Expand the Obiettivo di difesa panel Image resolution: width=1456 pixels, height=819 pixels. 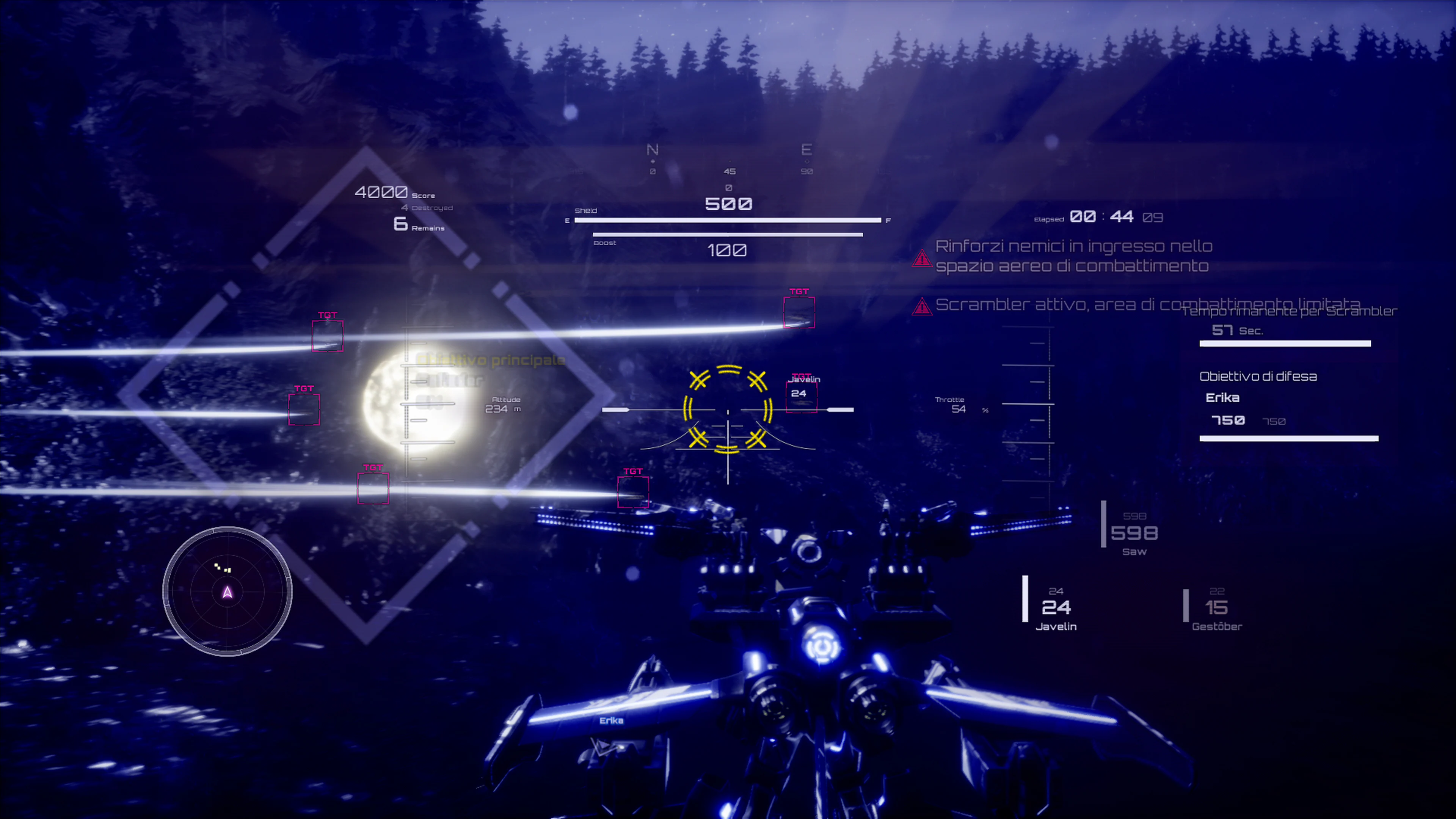[1258, 376]
